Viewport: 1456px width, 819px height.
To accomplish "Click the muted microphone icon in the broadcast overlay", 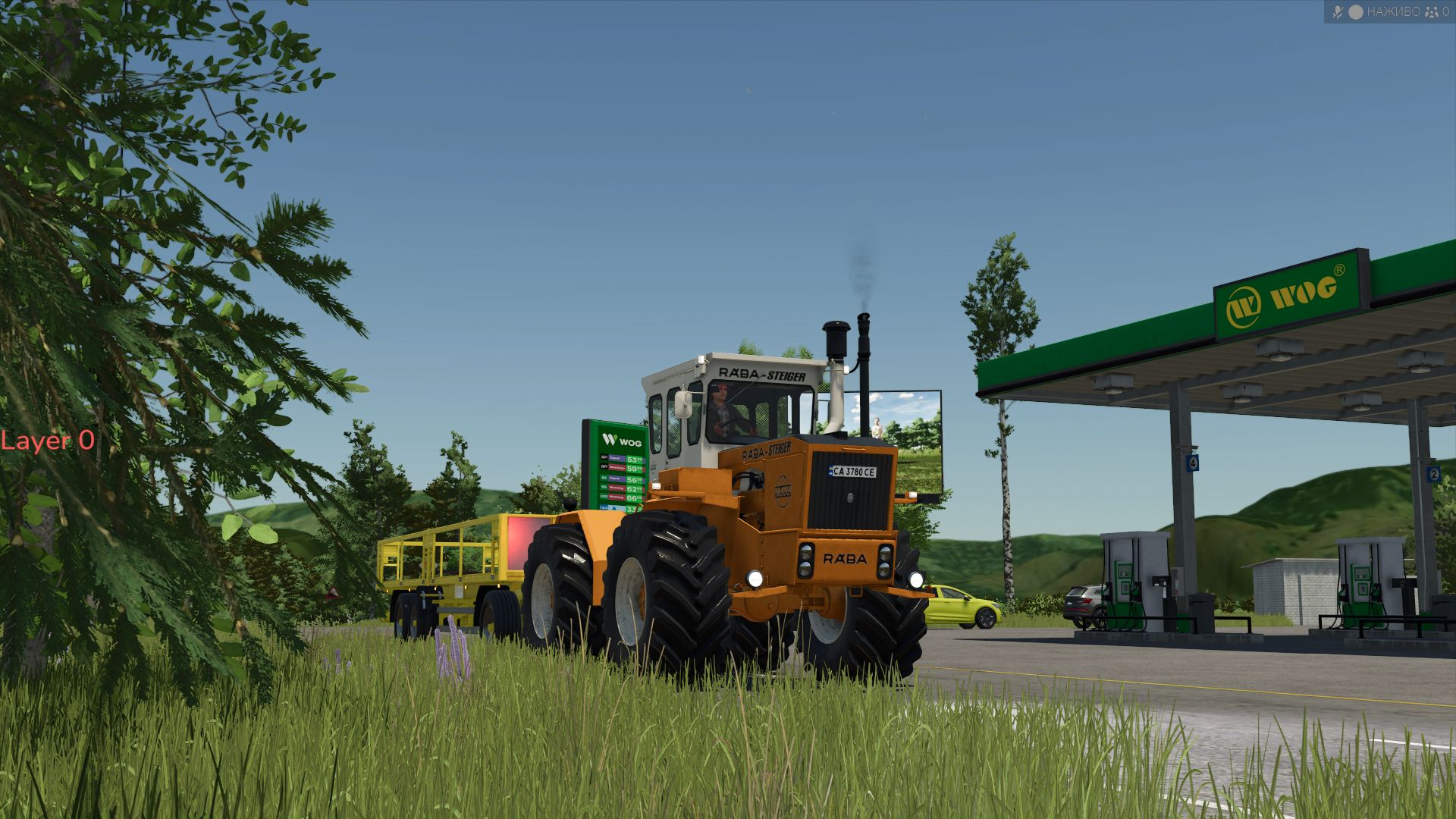I will [1337, 12].
